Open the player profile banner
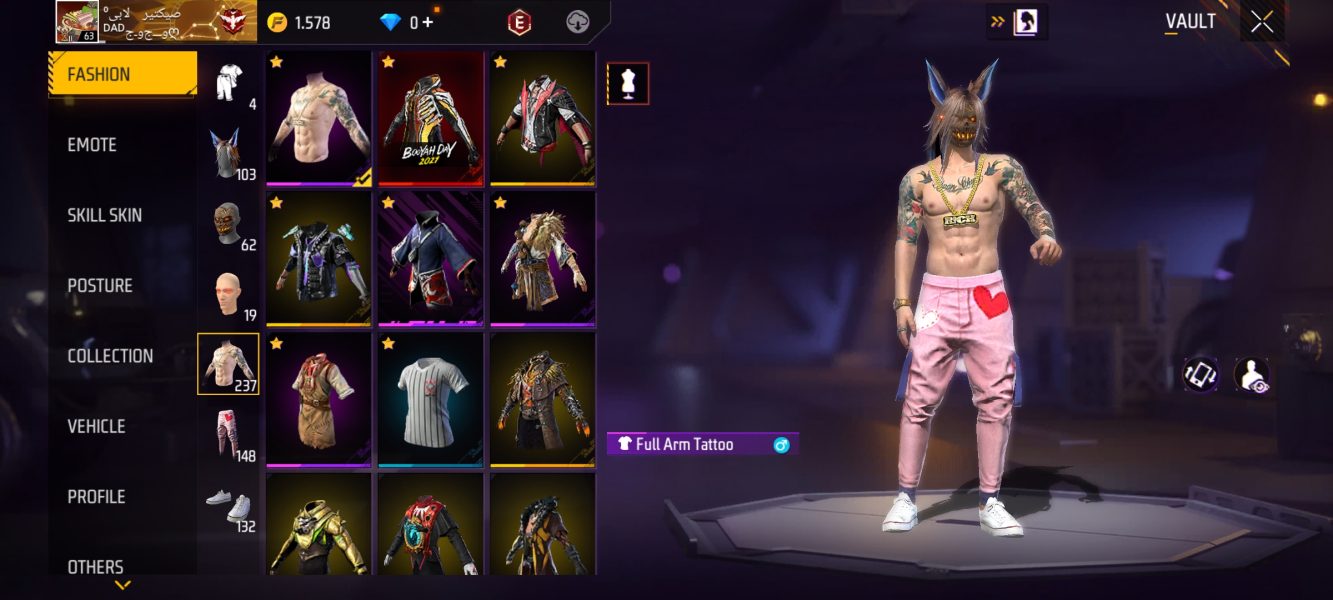The height and width of the screenshot is (600, 1333). pos(155,21)
